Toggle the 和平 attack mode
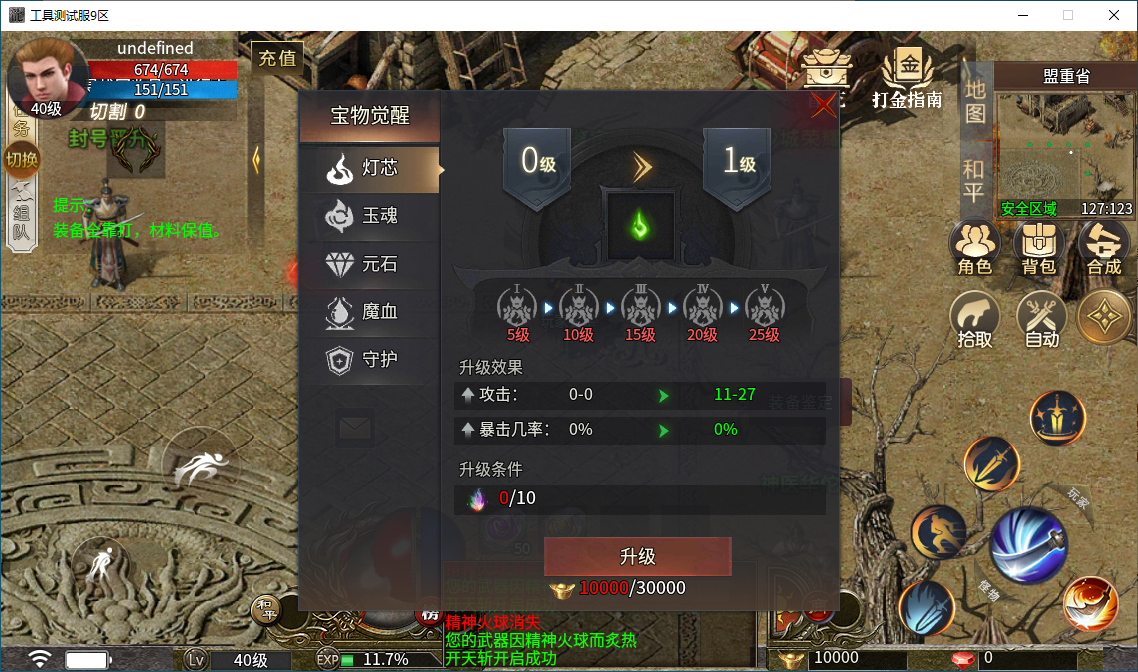Viewport: 1138px width, 672px height. (x=974, y=180)
